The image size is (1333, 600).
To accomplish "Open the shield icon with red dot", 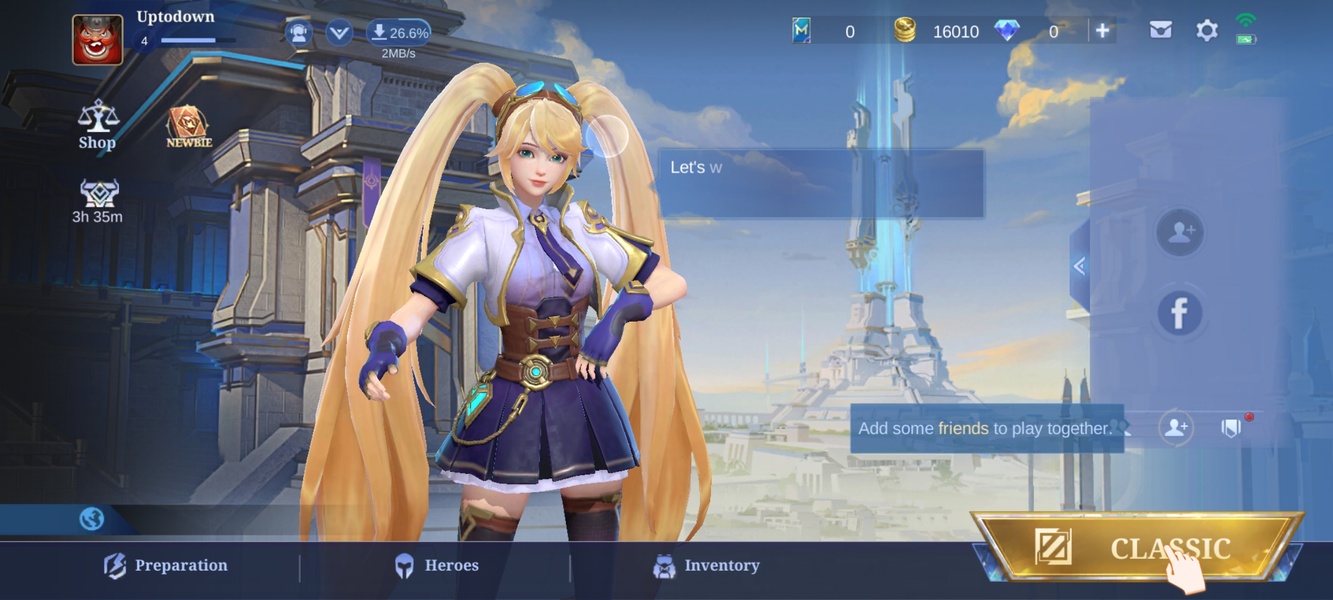I will click(x=1232, y=428).
